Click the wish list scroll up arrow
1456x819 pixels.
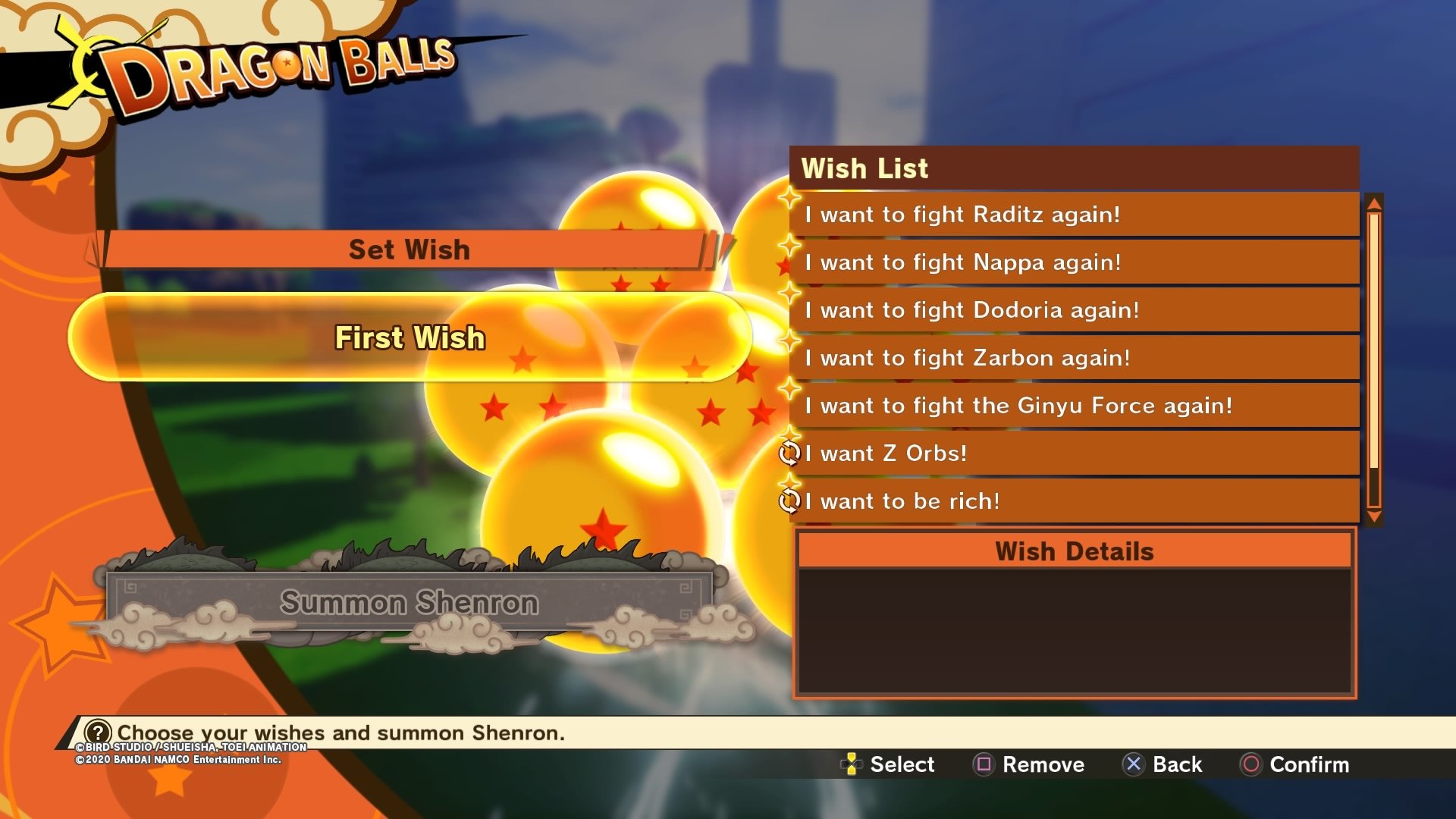coord(1374,202)
